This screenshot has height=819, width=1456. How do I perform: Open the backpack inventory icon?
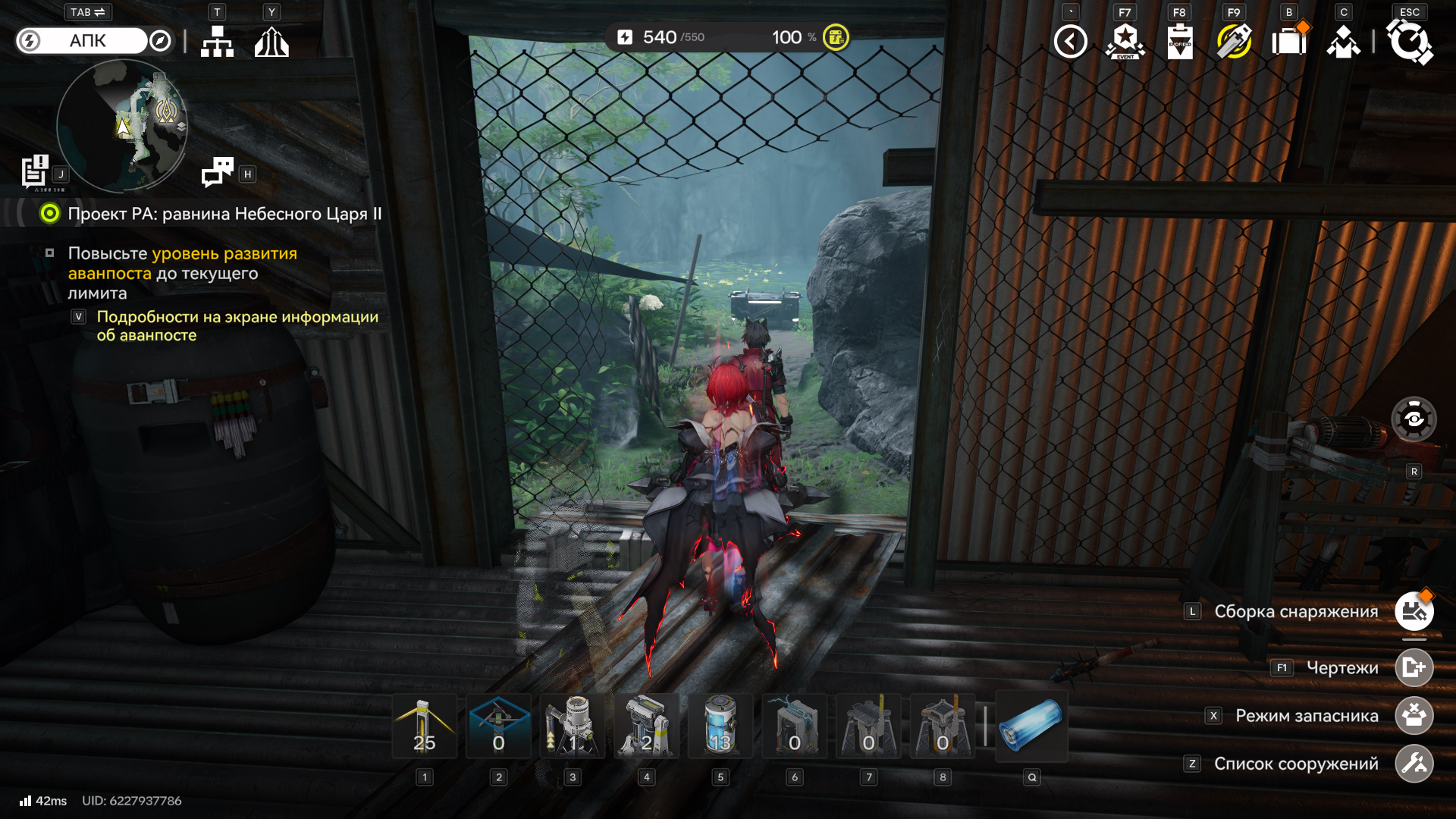point(1288,42)
